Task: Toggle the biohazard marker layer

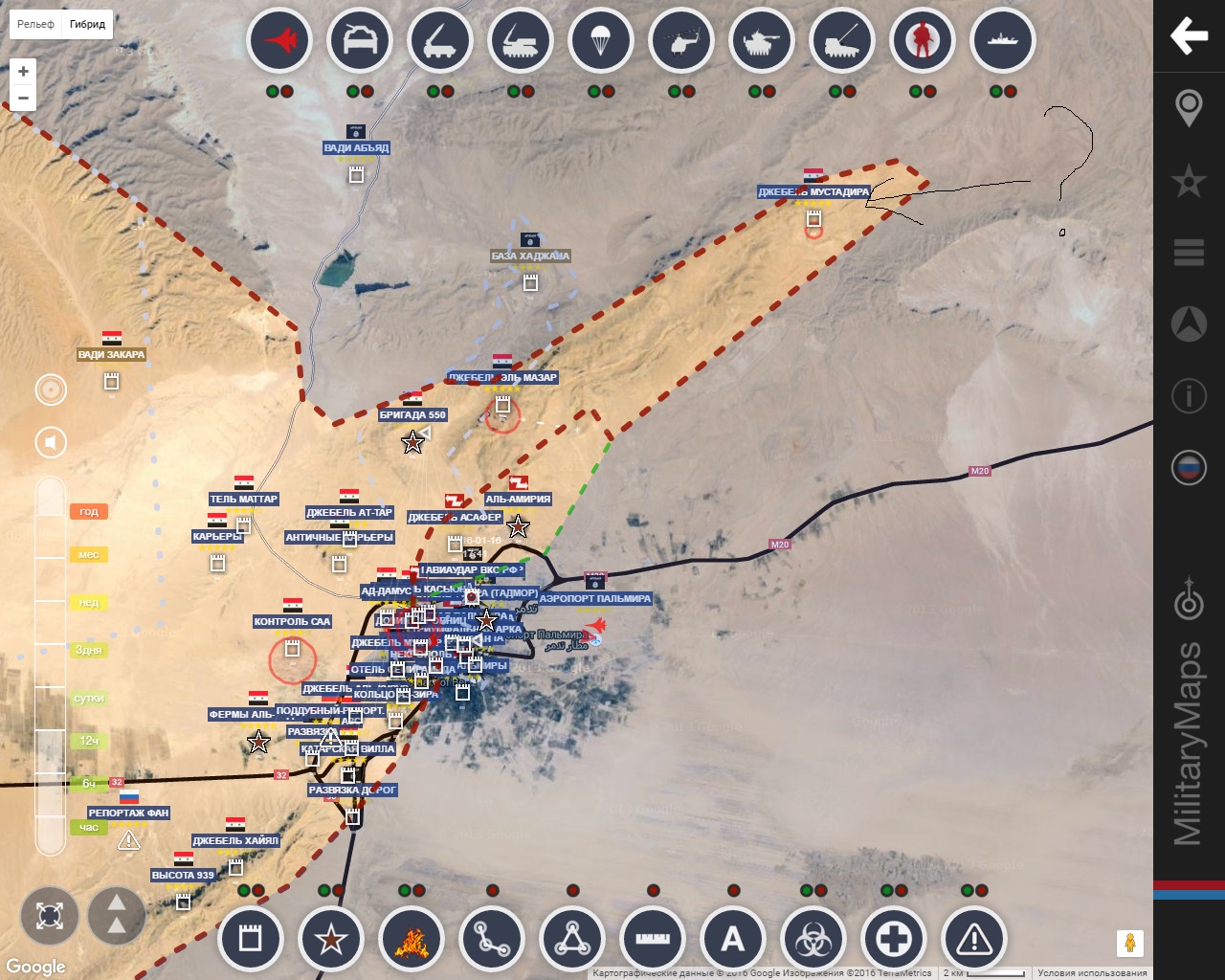Action: click(x=813, y=939)
